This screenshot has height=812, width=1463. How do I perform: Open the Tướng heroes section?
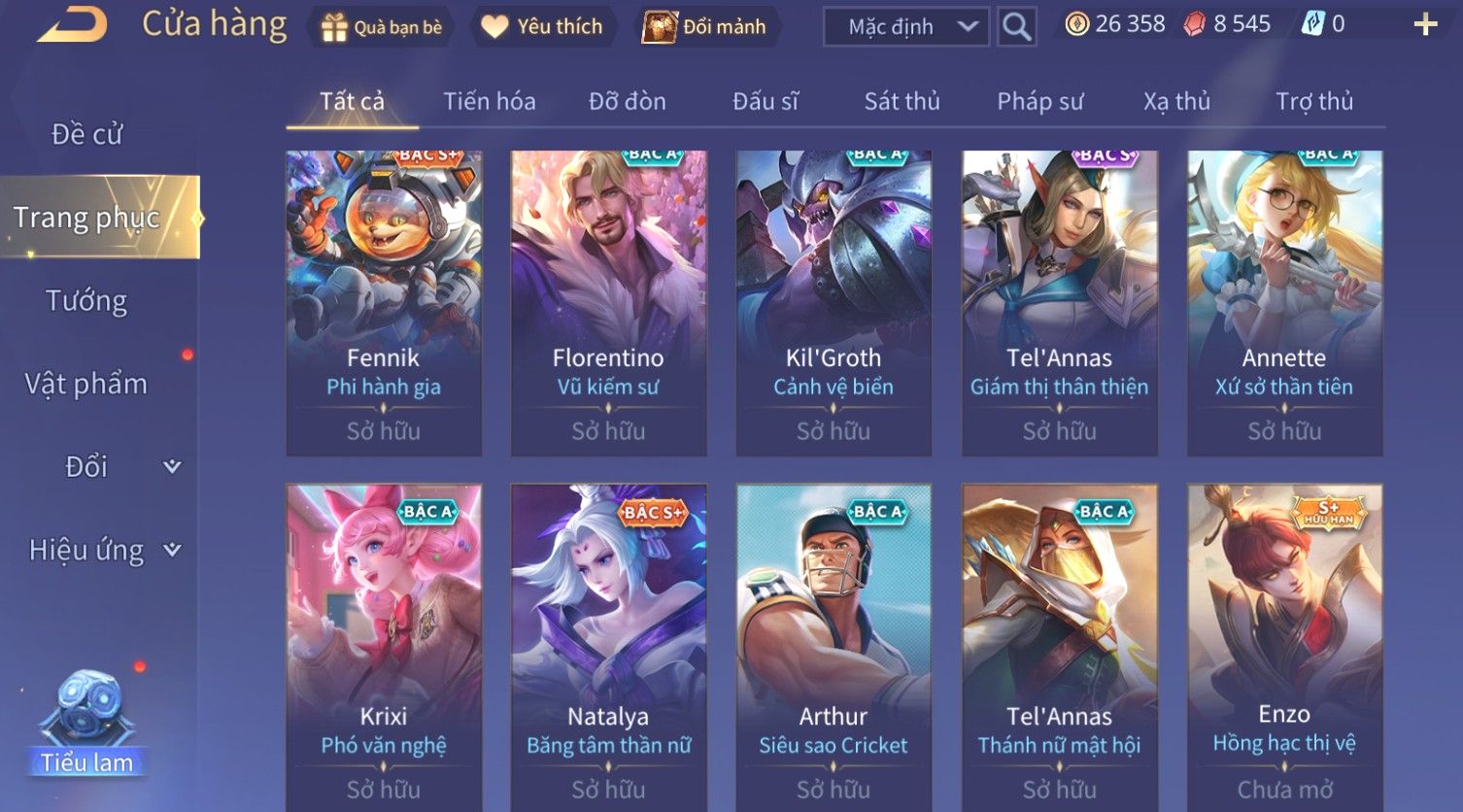click(87, 301)
